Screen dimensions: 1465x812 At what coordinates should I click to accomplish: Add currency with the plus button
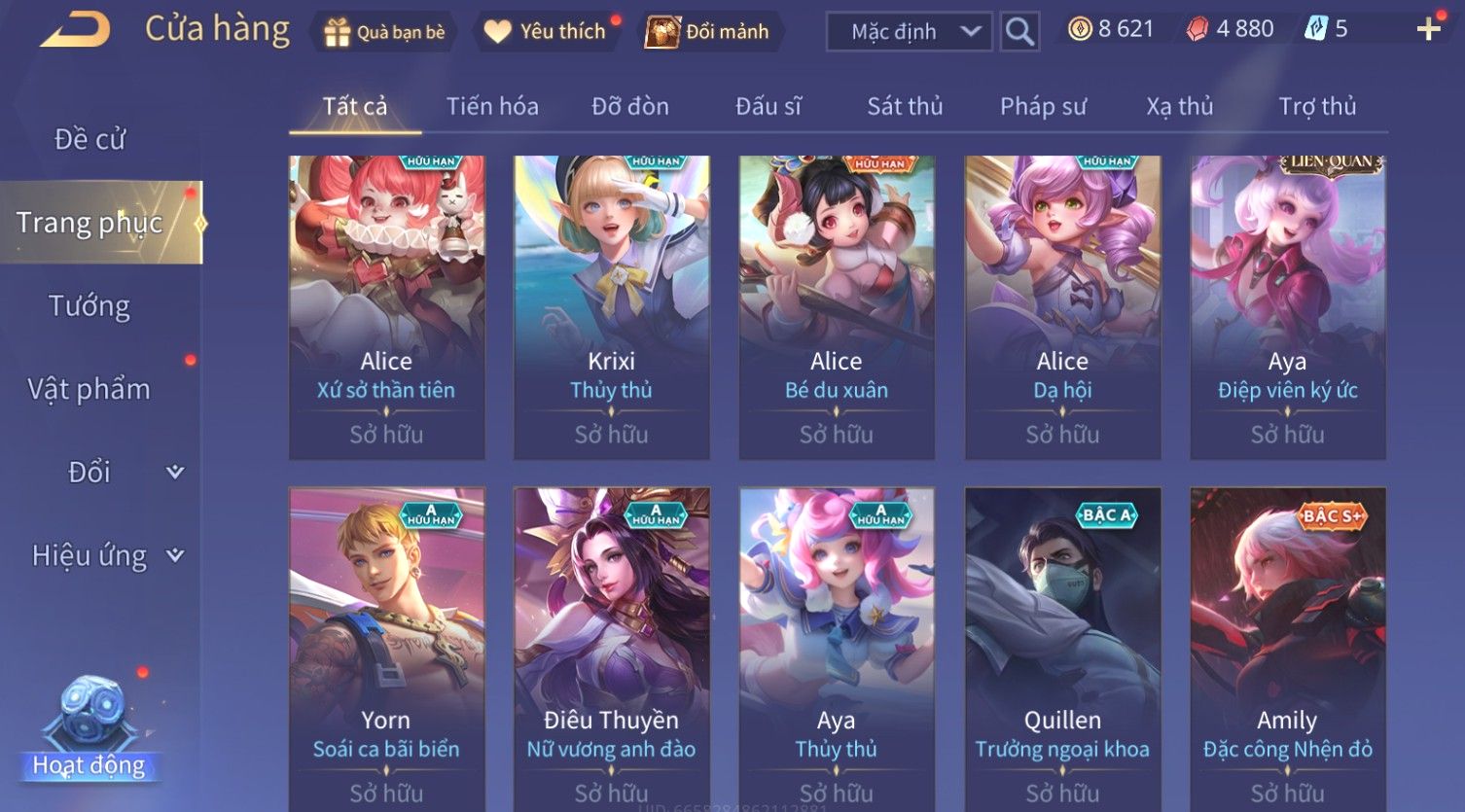(x=1428, y=30)
